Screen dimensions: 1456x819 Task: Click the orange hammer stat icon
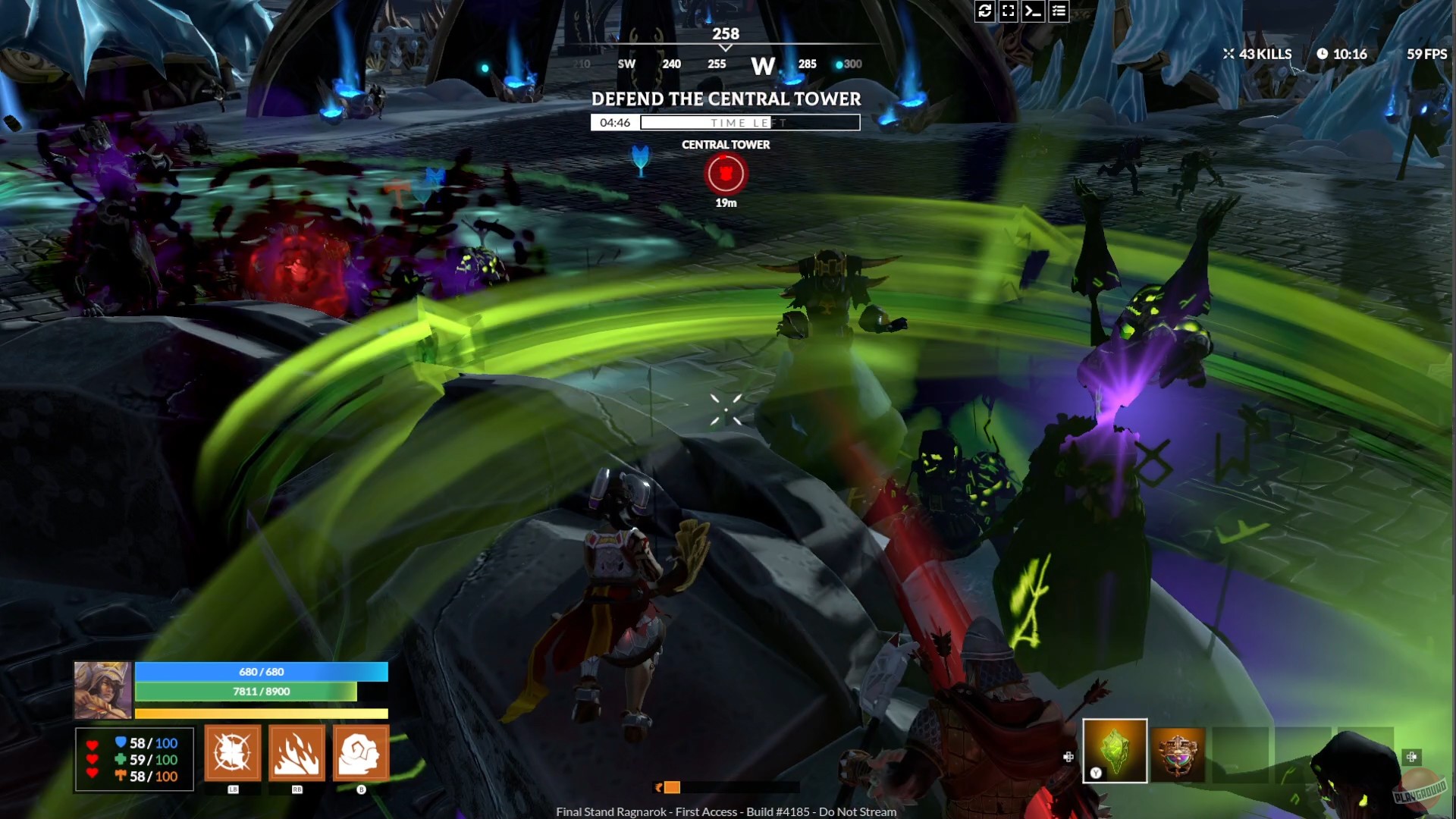[x=121, y=777]
